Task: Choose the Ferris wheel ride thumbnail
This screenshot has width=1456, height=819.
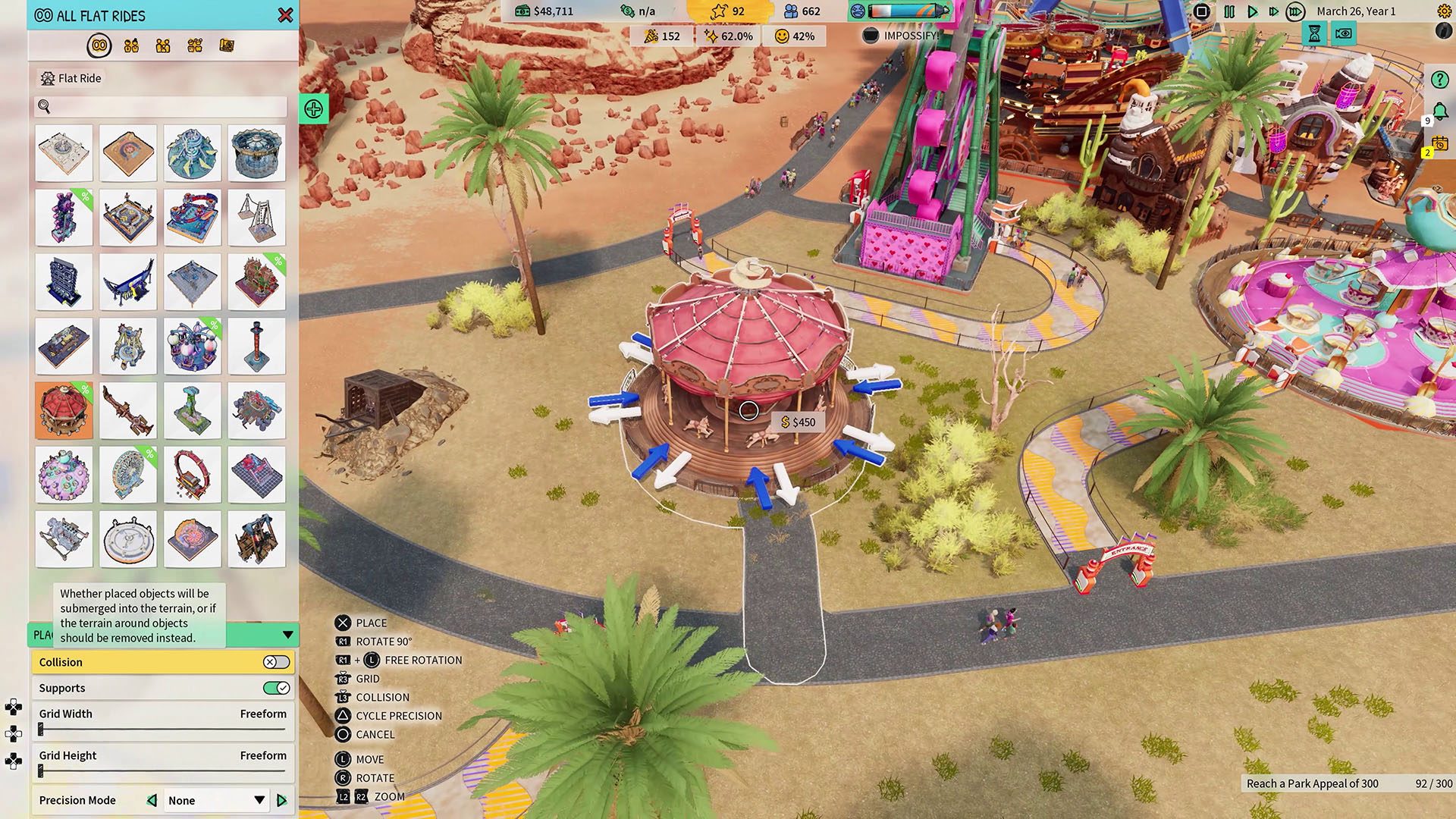Action: [128, 475]
